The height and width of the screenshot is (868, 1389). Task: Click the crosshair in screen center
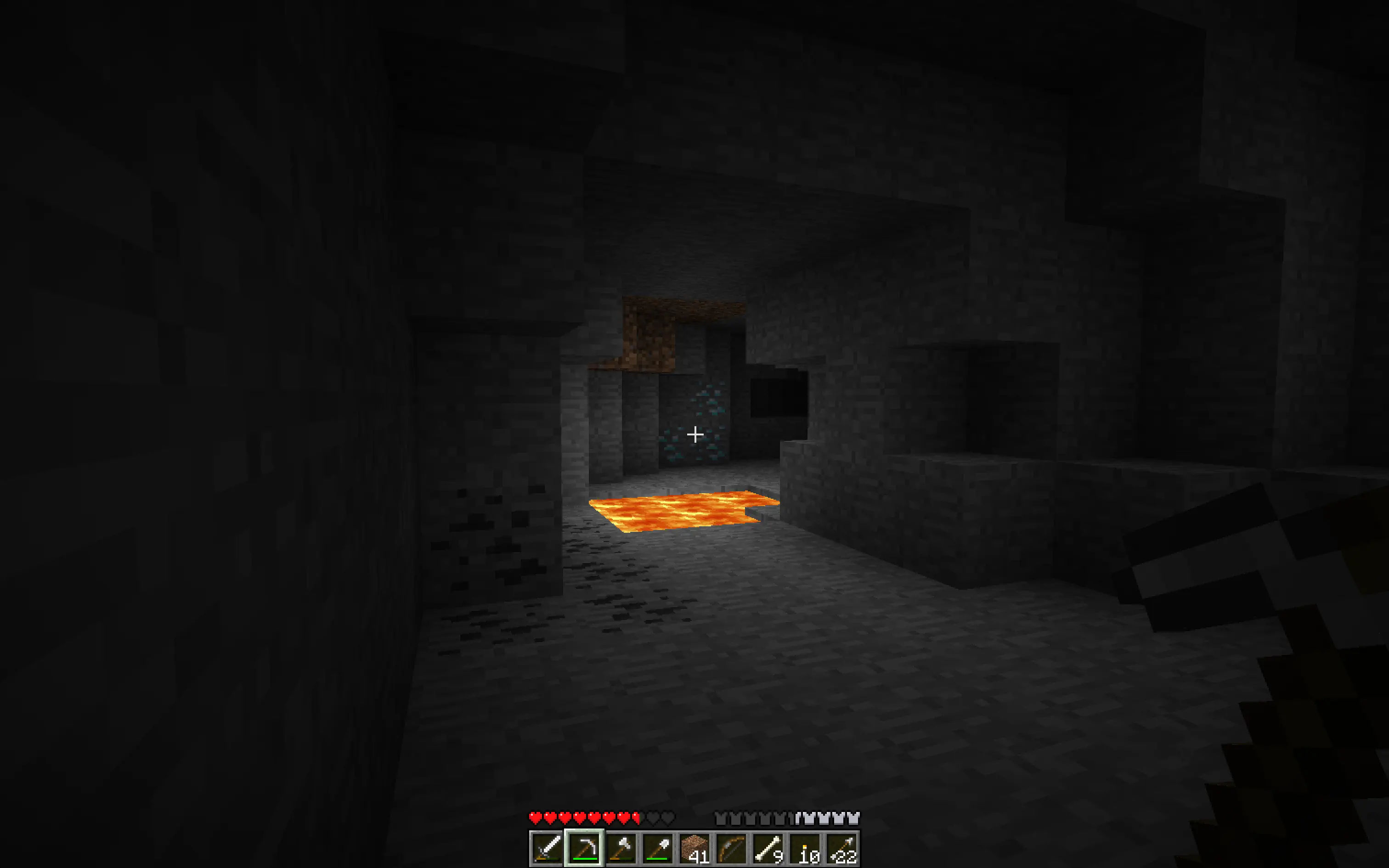point(694,434)
